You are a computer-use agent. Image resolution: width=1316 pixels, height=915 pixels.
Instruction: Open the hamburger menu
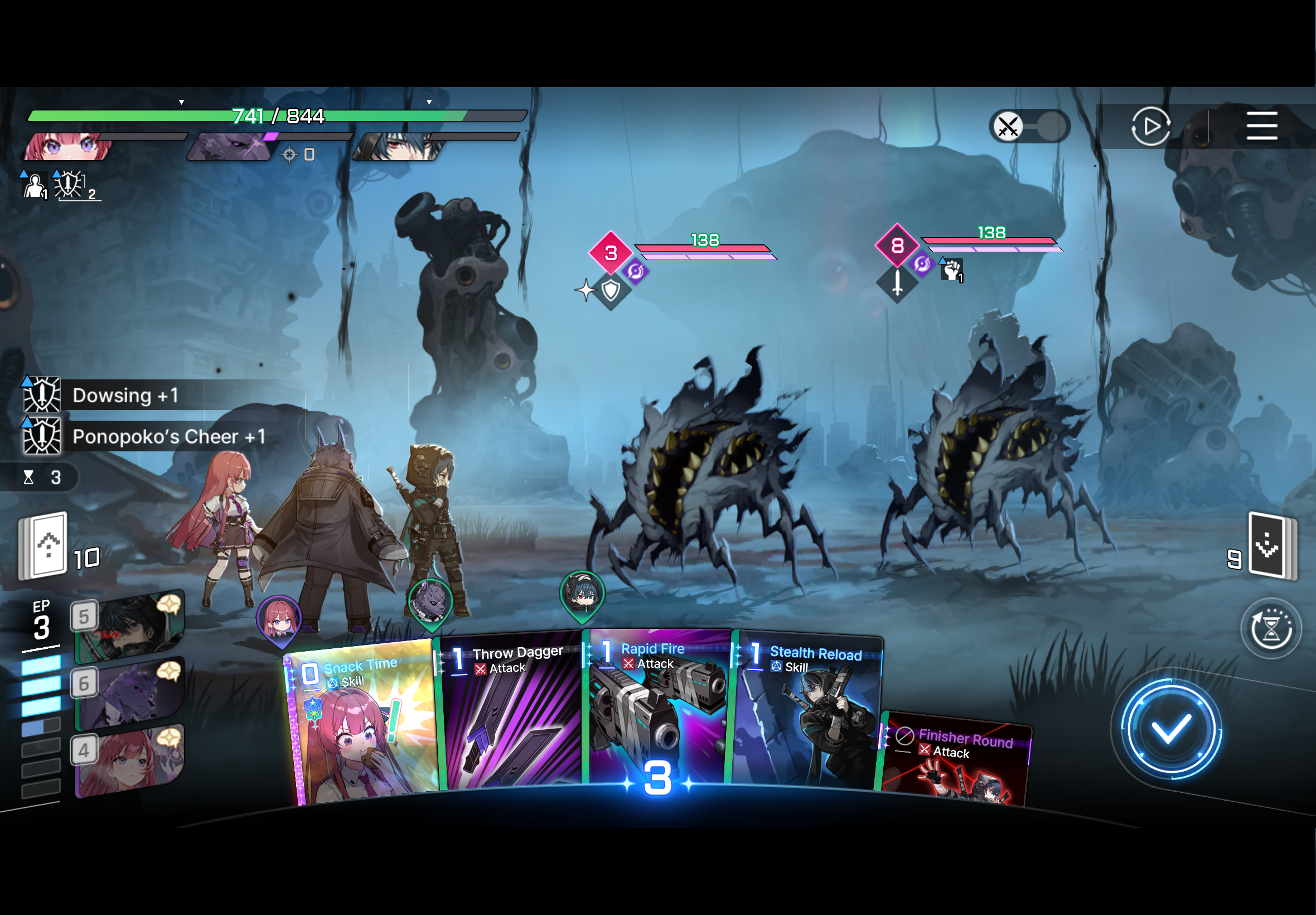(1261, 126)
